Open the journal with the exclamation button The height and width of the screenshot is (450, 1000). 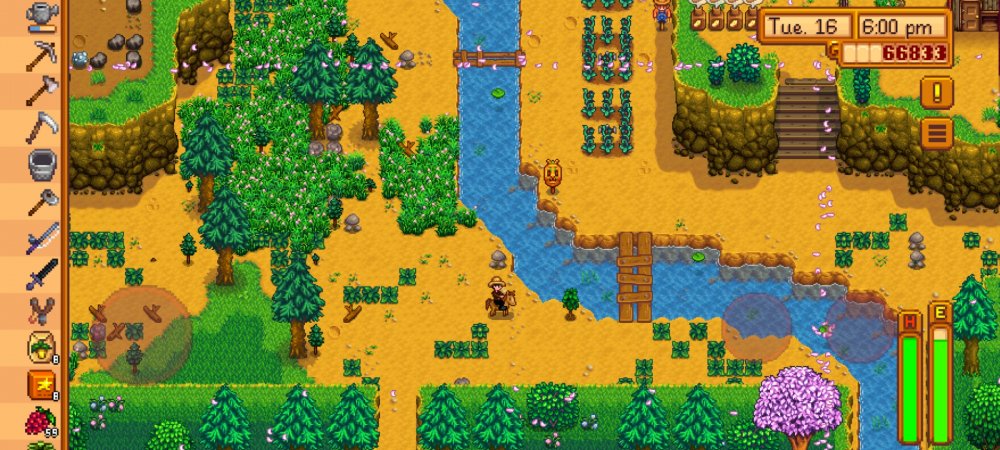pos(937,92)
